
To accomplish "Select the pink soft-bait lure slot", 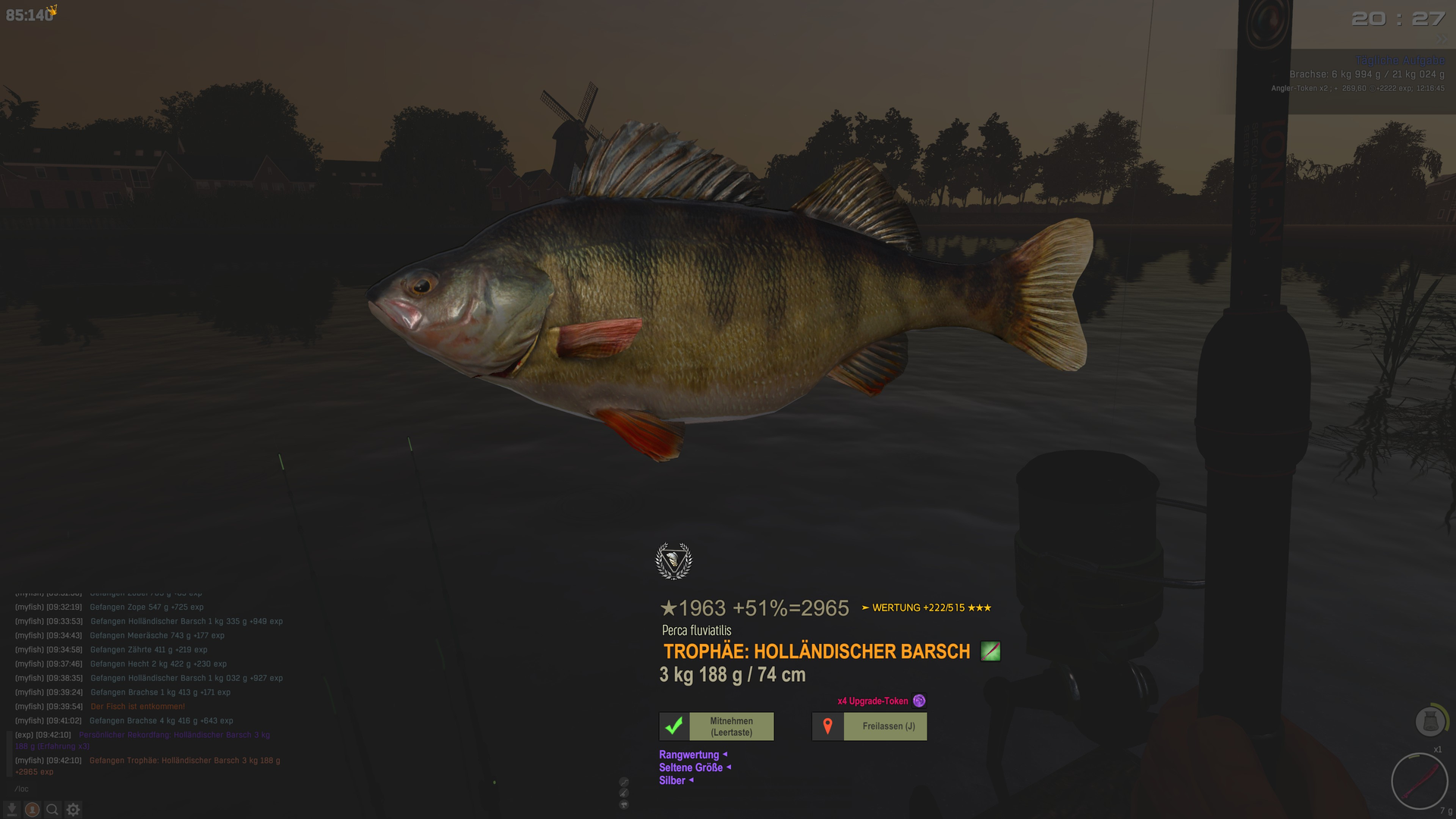I will pos(1419,781).
